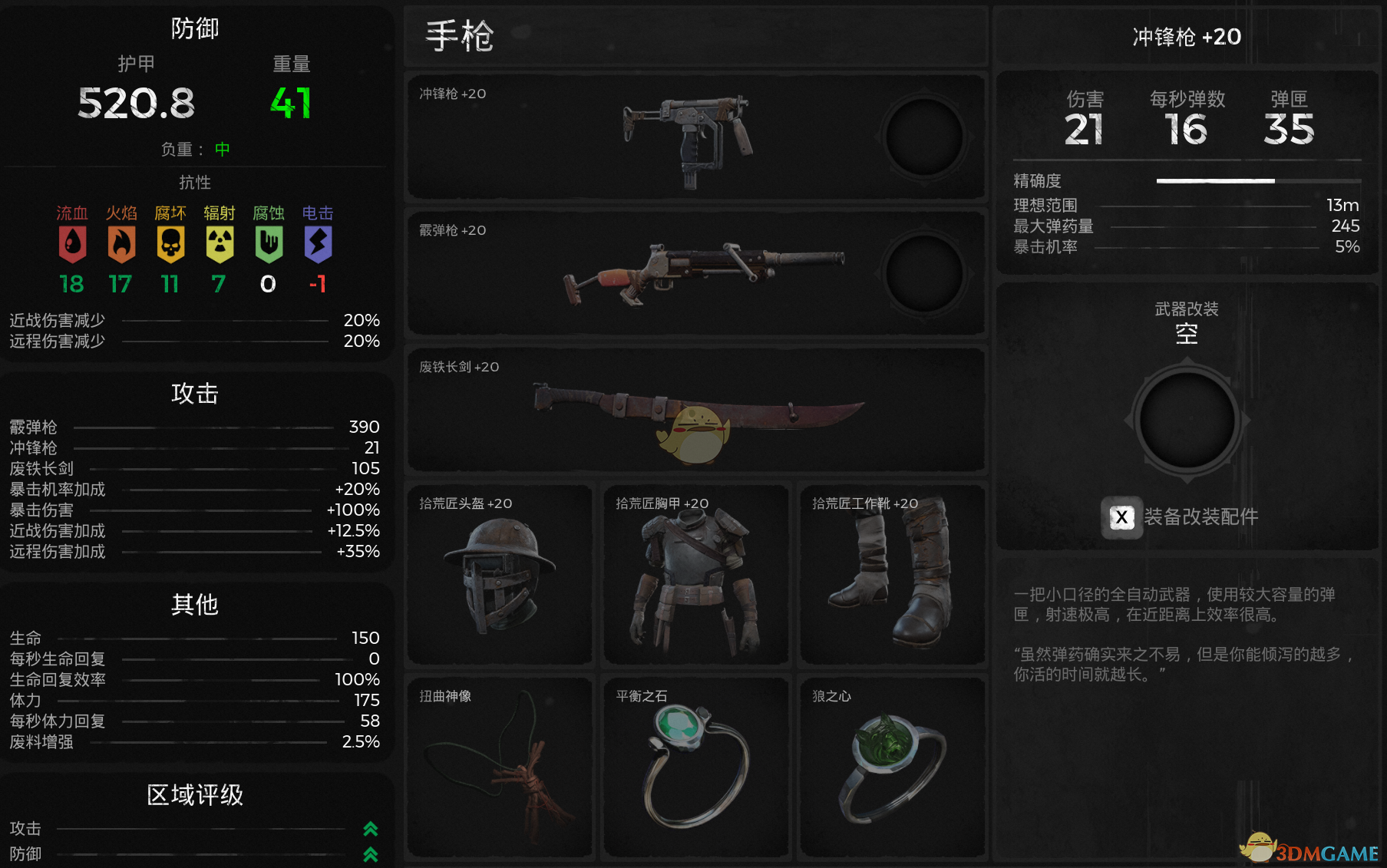Screen dimensions: 1387x868
Task: Pick the 拾荒匠工作靴 +20 boots slot
Action: [x=892, y=574]
